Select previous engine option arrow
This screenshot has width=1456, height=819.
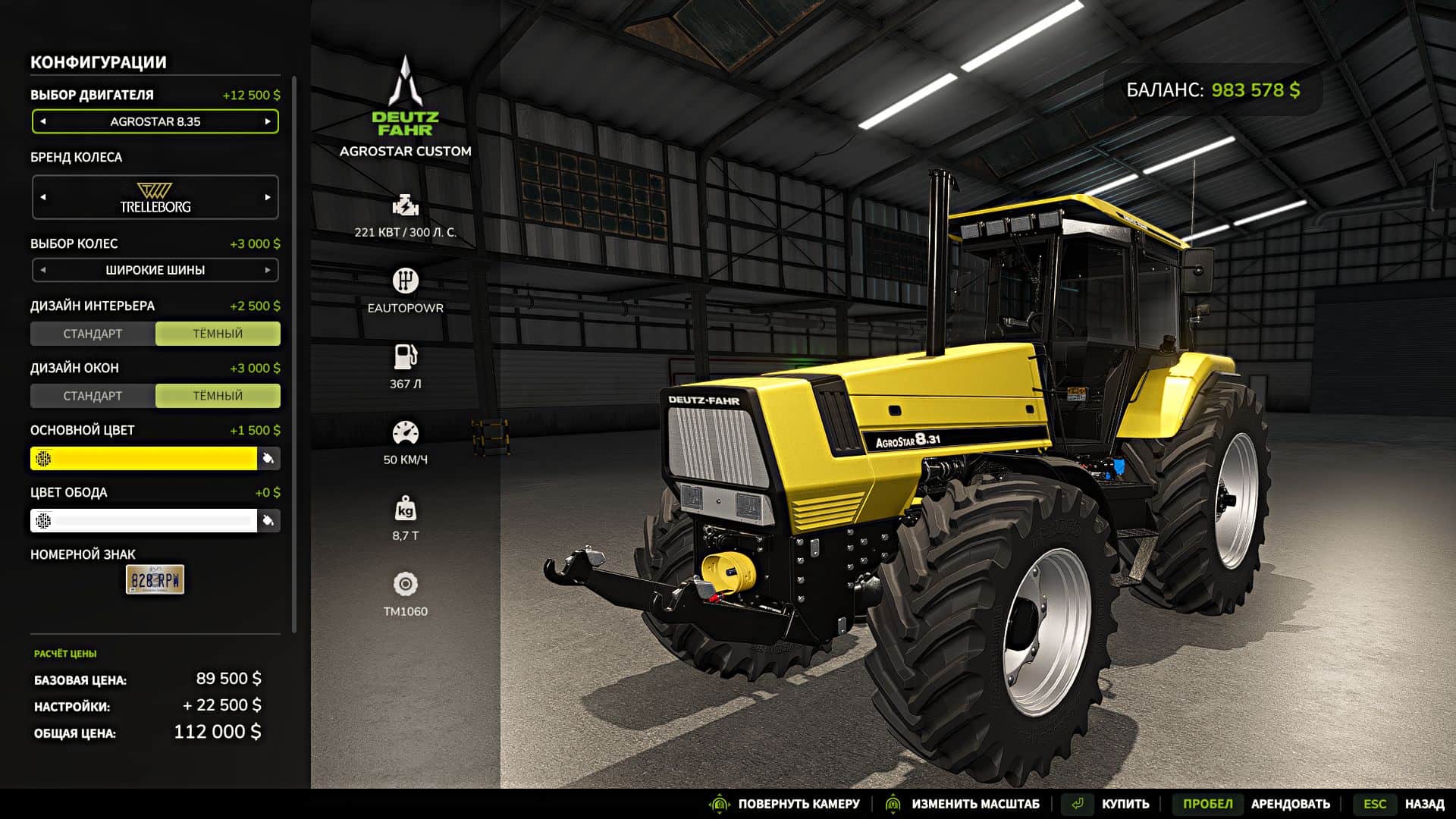[43, 121]
